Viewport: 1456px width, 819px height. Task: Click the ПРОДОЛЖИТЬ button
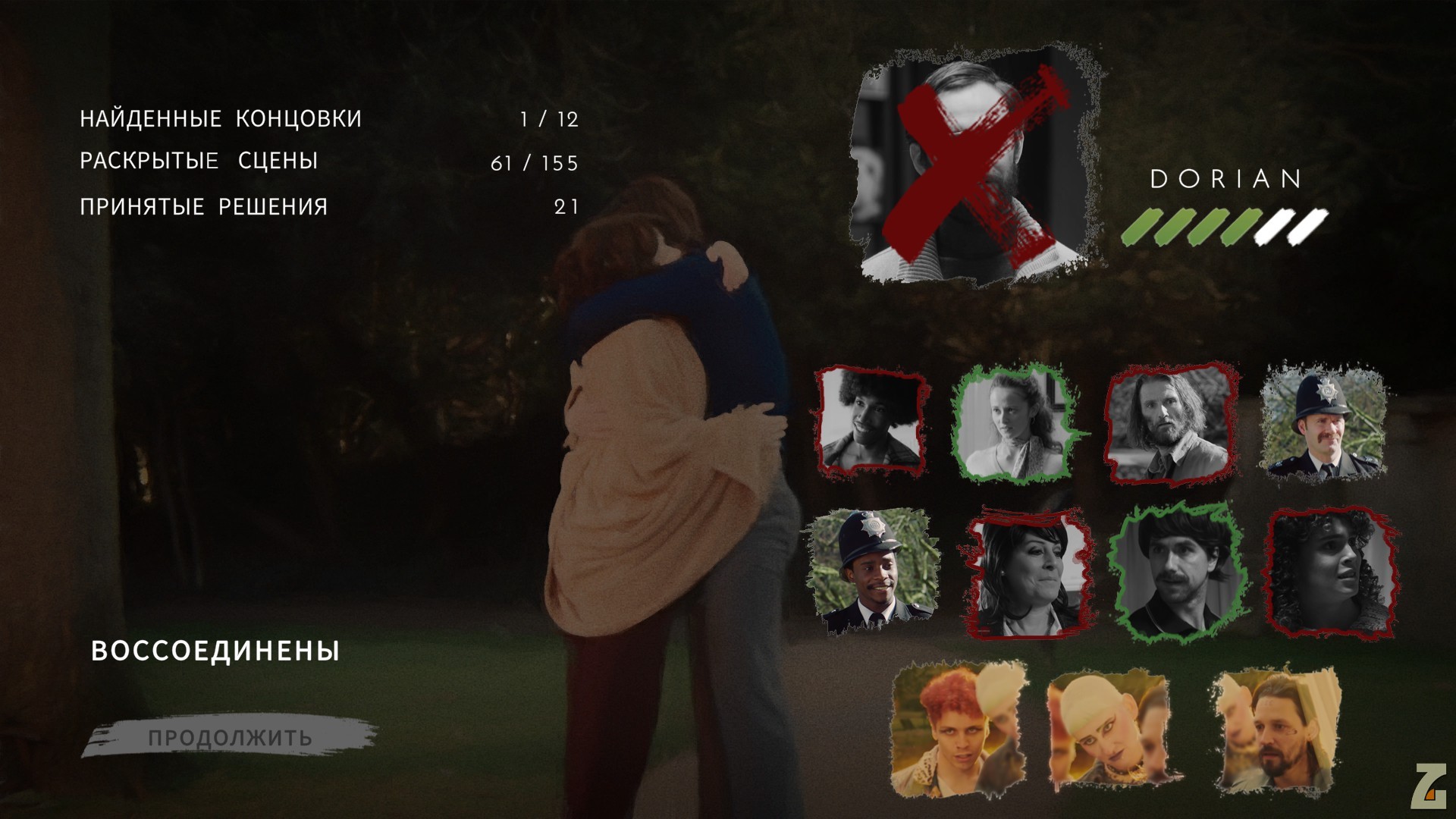click(230, 738)
